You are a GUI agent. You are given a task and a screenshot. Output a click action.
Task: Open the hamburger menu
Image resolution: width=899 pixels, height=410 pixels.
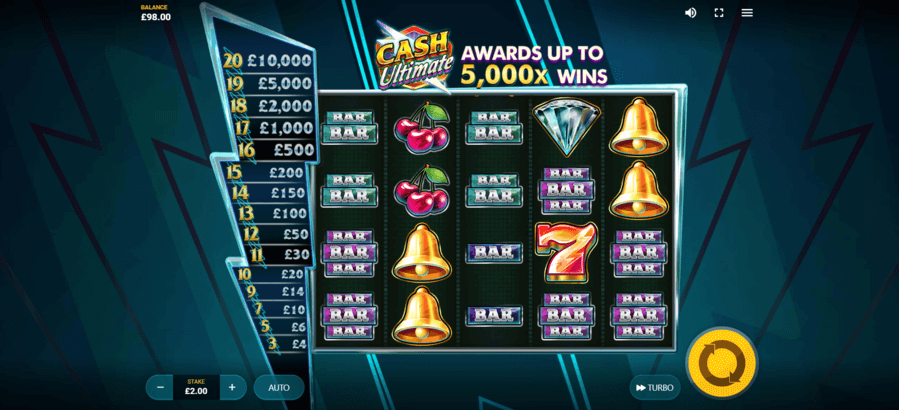(747, 13)
